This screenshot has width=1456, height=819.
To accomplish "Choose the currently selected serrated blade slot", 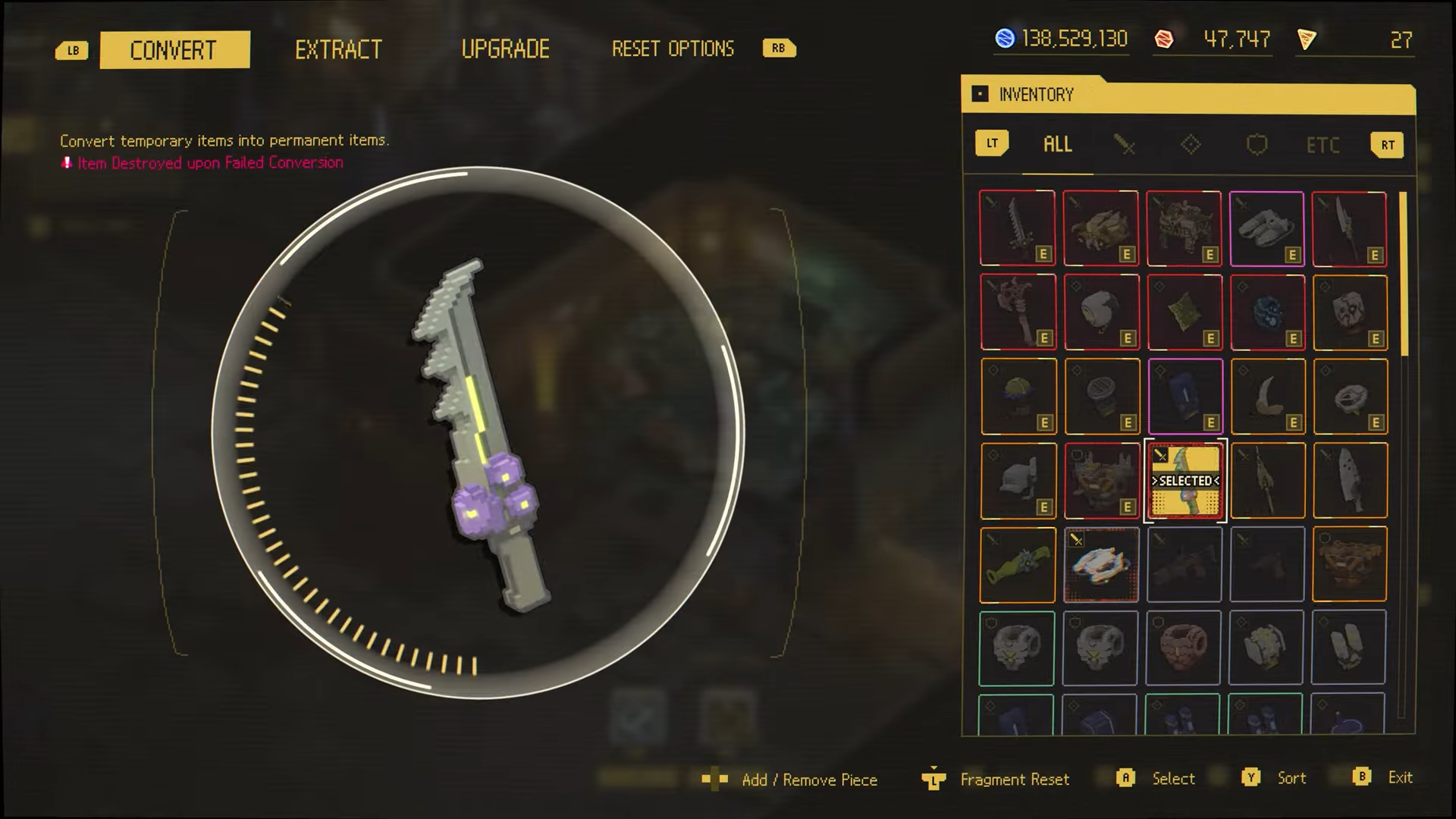I will [x=1185, y=481].
